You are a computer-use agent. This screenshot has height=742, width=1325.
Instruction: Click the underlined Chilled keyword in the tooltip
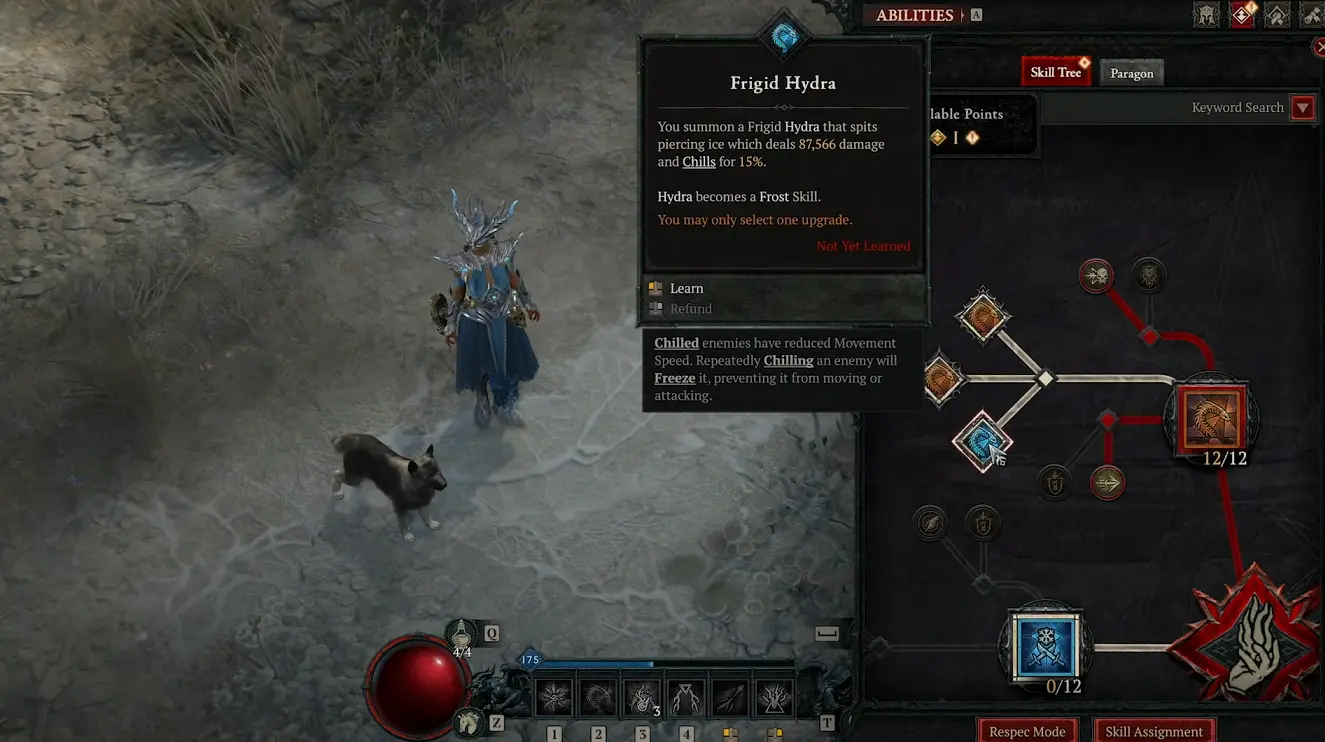(676, 342)
